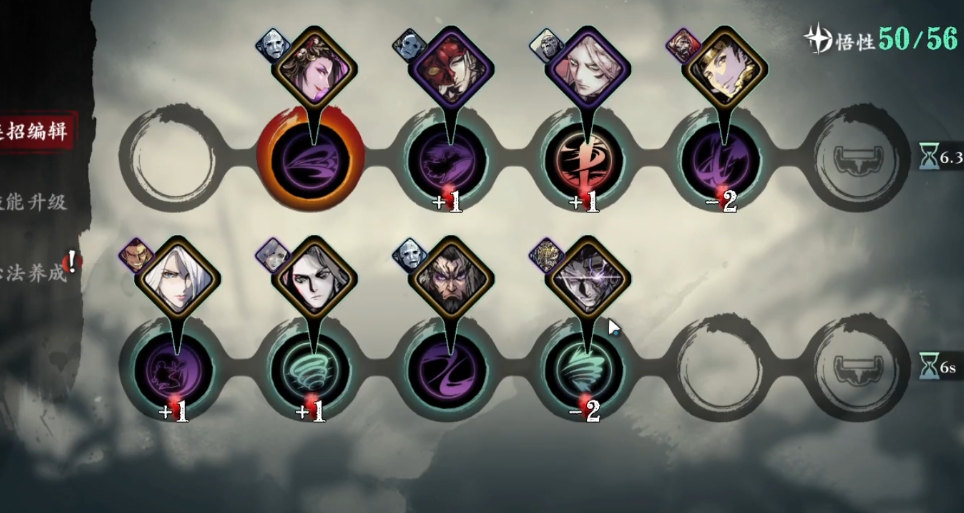The width and height of the screenshot is (964, 513).
Task: Go to the 心法养成 tab with alert
Action: click(x=36, y=272)
